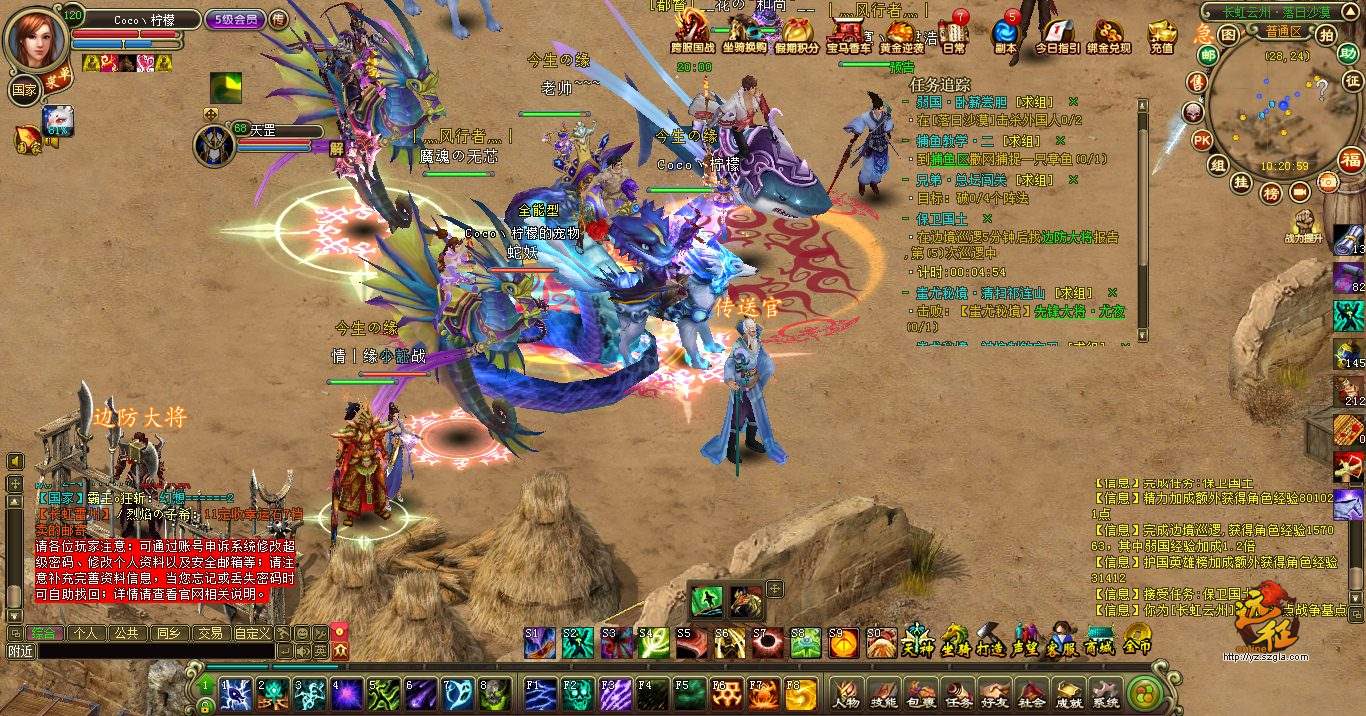This screenshot has width=1366, height=716.
Task: Open mail with the 邮 button
Action: tap(1208, 55)
